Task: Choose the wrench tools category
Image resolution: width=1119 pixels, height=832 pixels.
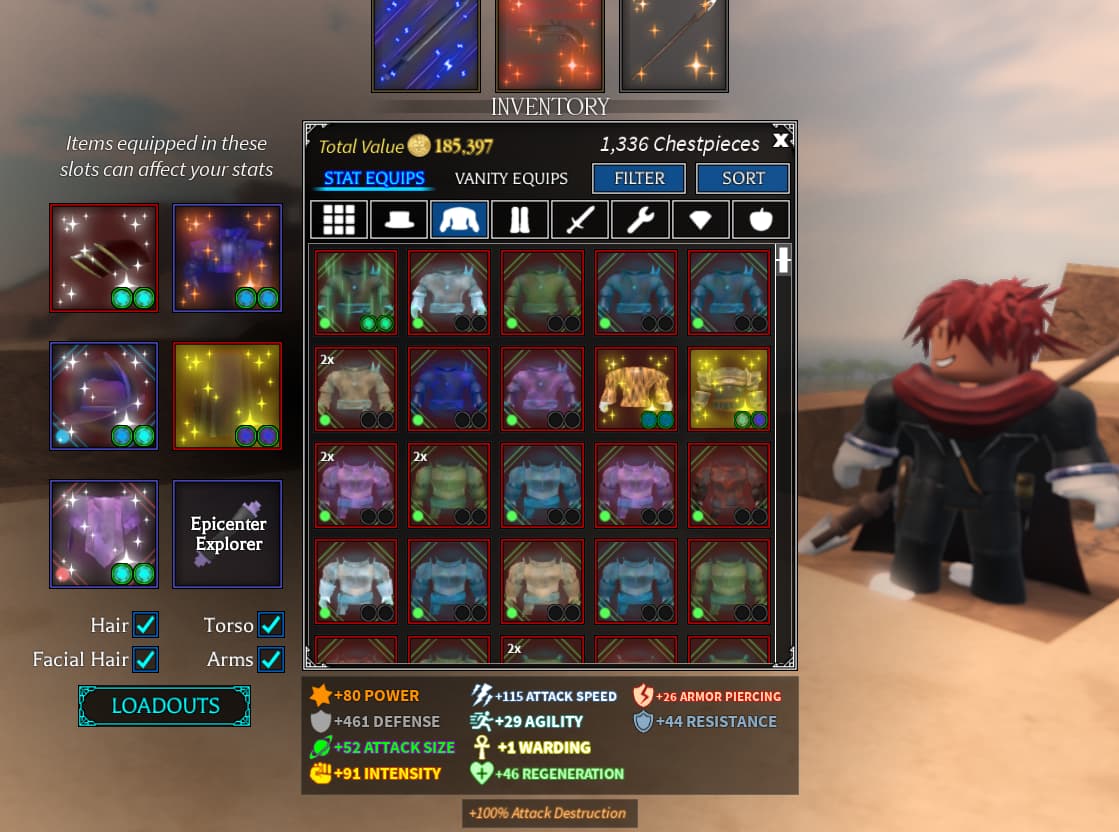Action: tap(640, 220)
